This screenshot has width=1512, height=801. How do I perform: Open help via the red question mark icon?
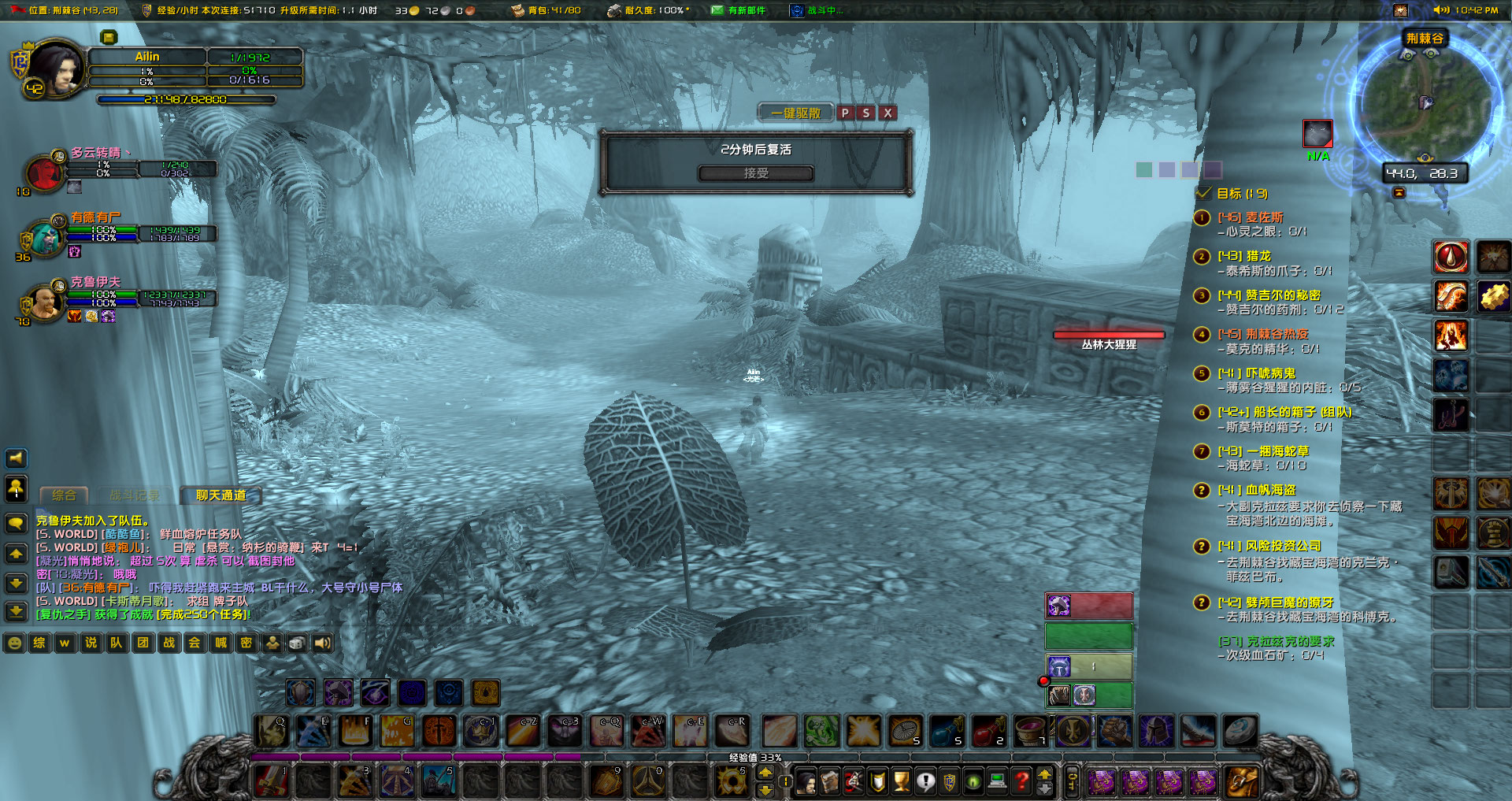click(1021, 782)
